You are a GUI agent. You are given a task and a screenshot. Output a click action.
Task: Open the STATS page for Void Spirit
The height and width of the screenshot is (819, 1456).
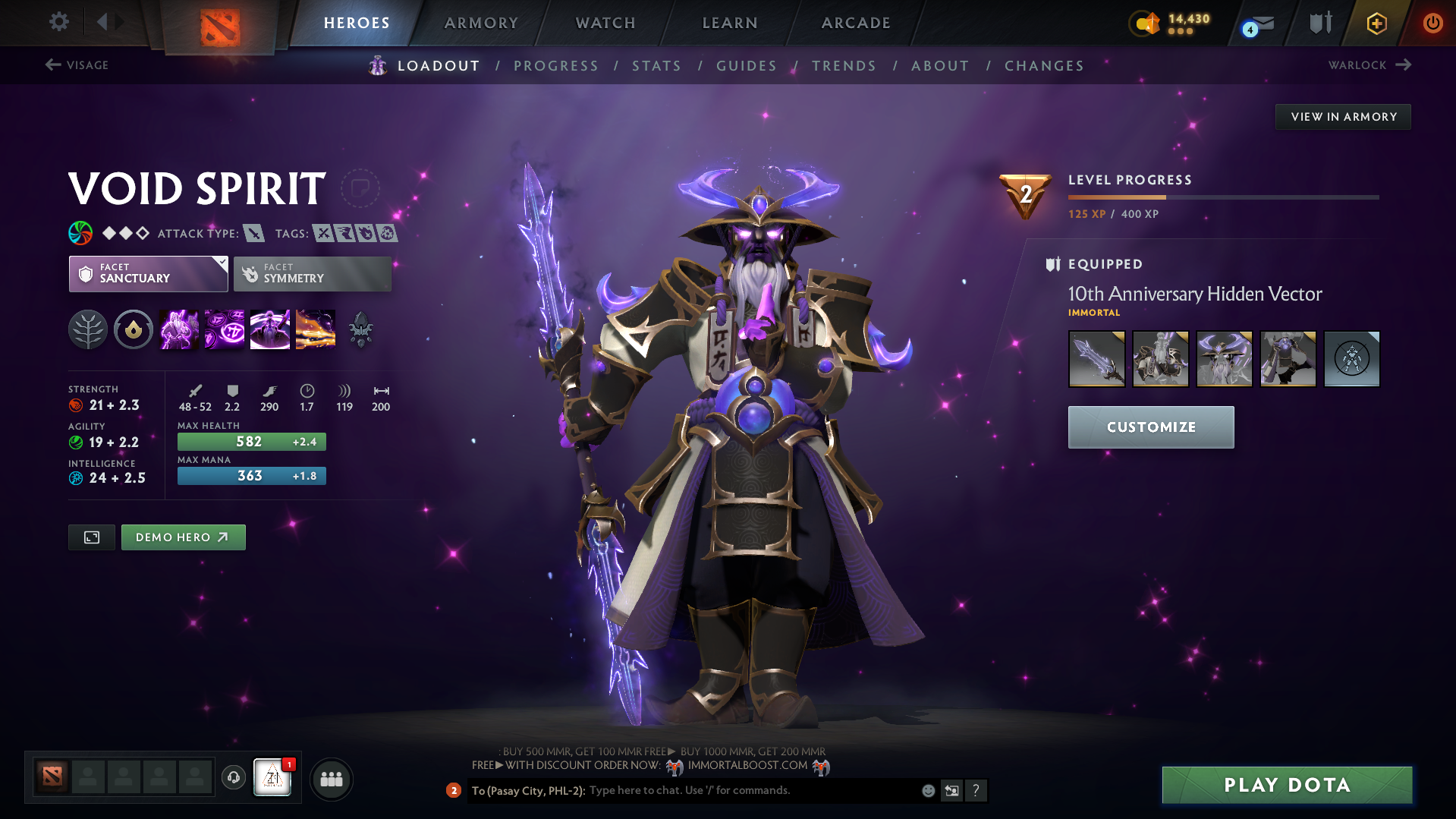click(x=656, y=65)
